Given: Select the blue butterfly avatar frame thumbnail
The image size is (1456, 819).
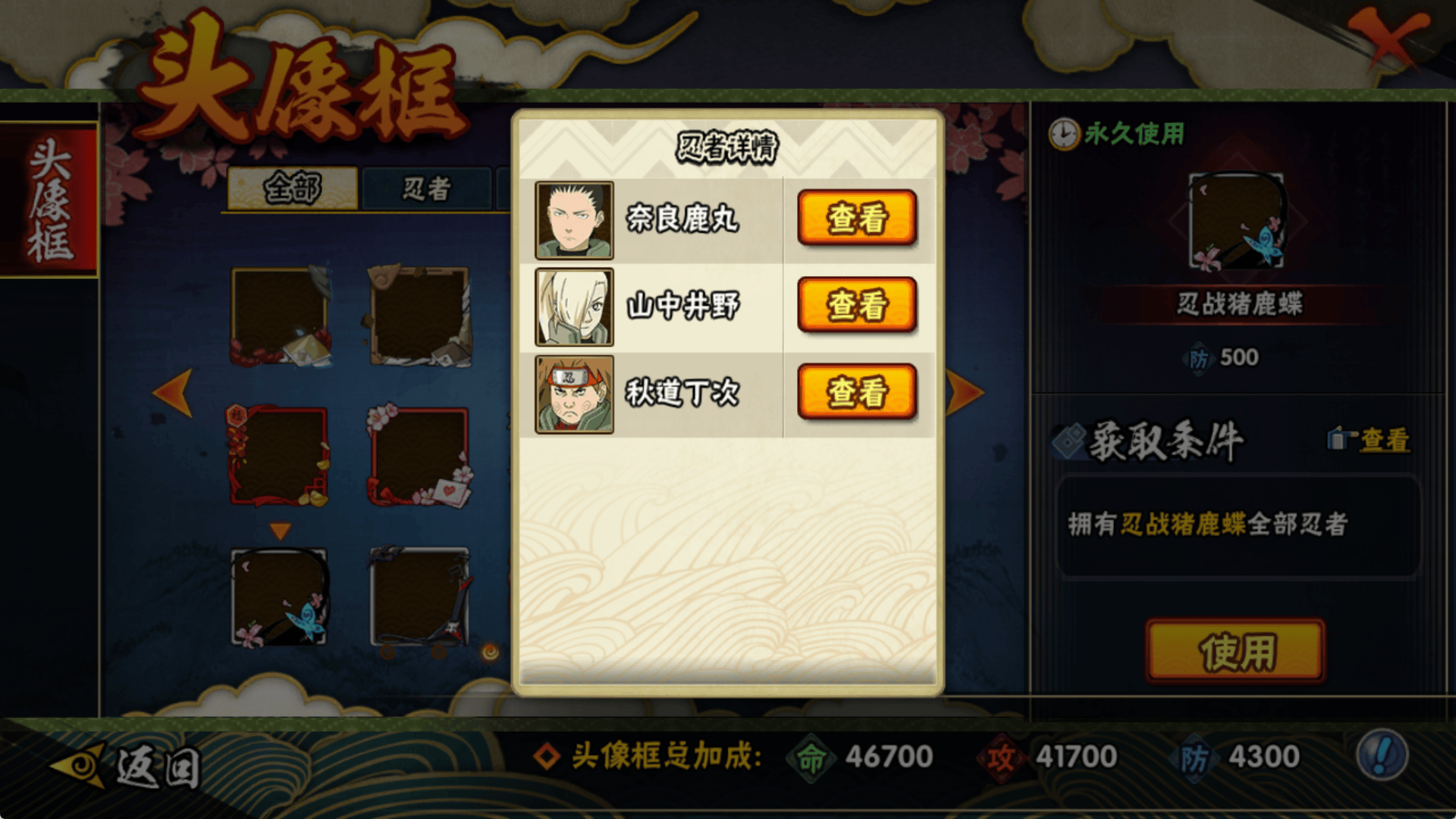Looking at the screenshot, I should (279, 598).
